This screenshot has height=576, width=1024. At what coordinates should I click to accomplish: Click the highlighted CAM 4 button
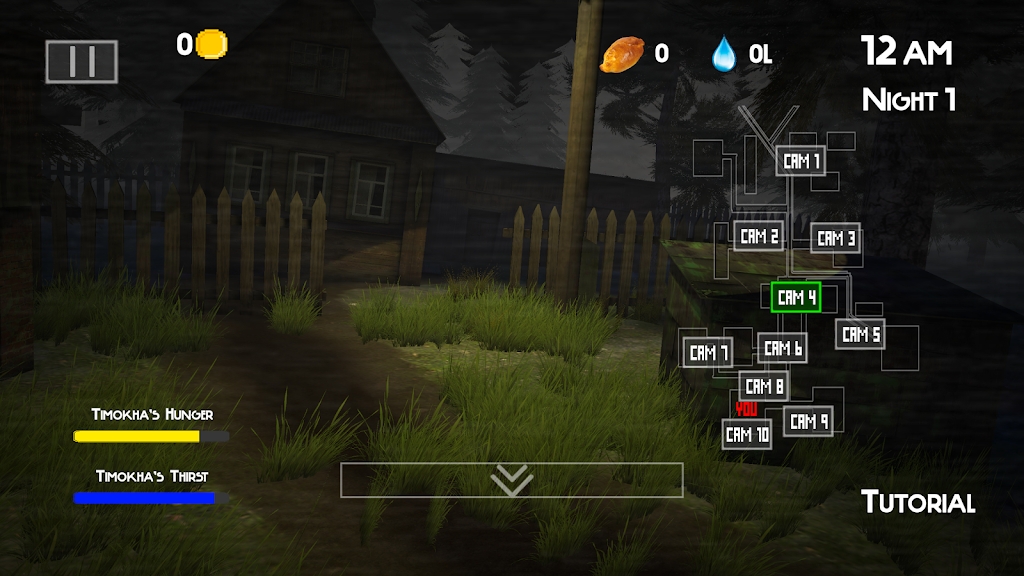click(796, 297)
